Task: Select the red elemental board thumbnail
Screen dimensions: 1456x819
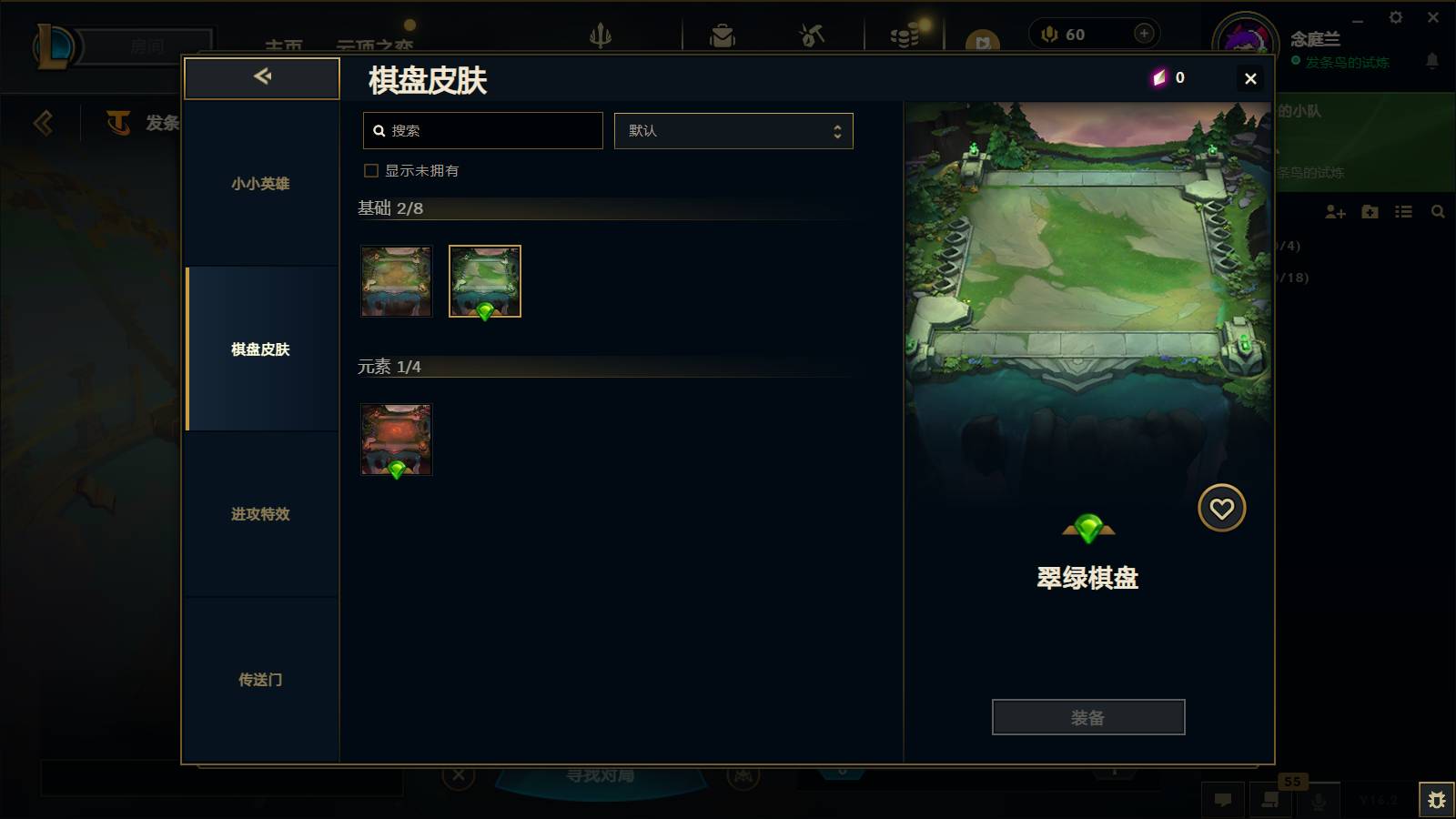Action: point(397,440)
